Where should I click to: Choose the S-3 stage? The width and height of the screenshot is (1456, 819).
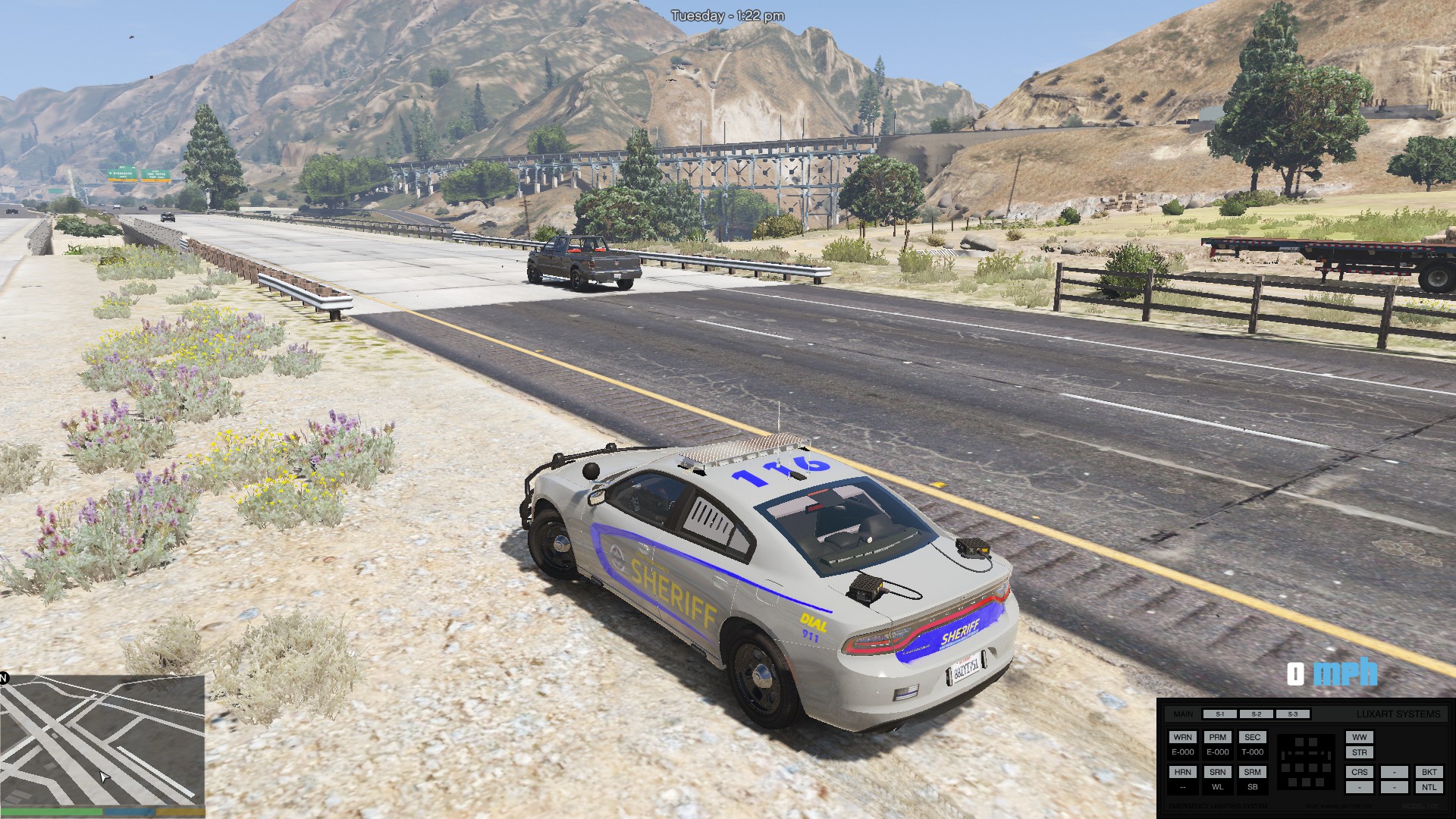pos(1292,714)
